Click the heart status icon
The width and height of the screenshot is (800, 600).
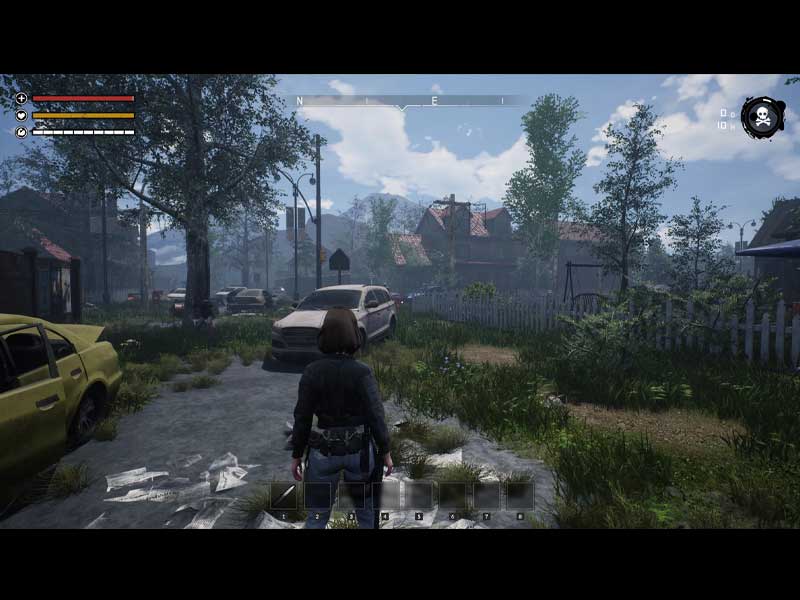click(x=22, y=115)
